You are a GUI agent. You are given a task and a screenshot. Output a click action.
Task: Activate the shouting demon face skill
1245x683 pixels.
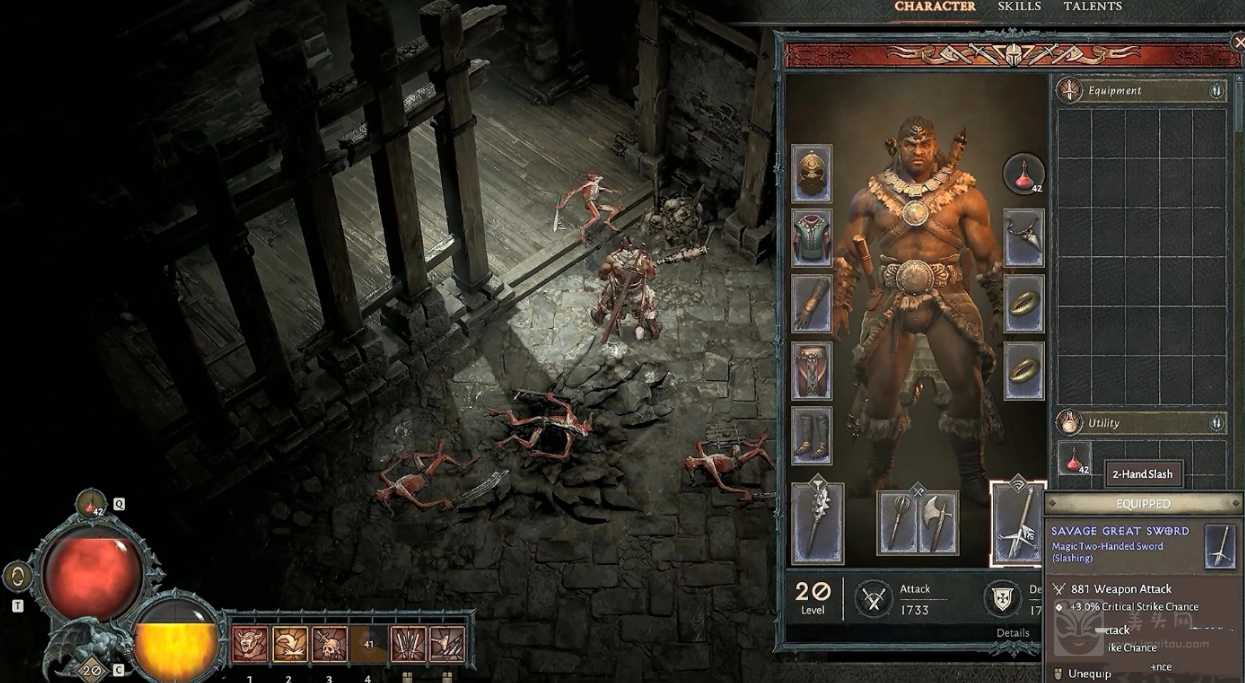[x=250, y=645]
